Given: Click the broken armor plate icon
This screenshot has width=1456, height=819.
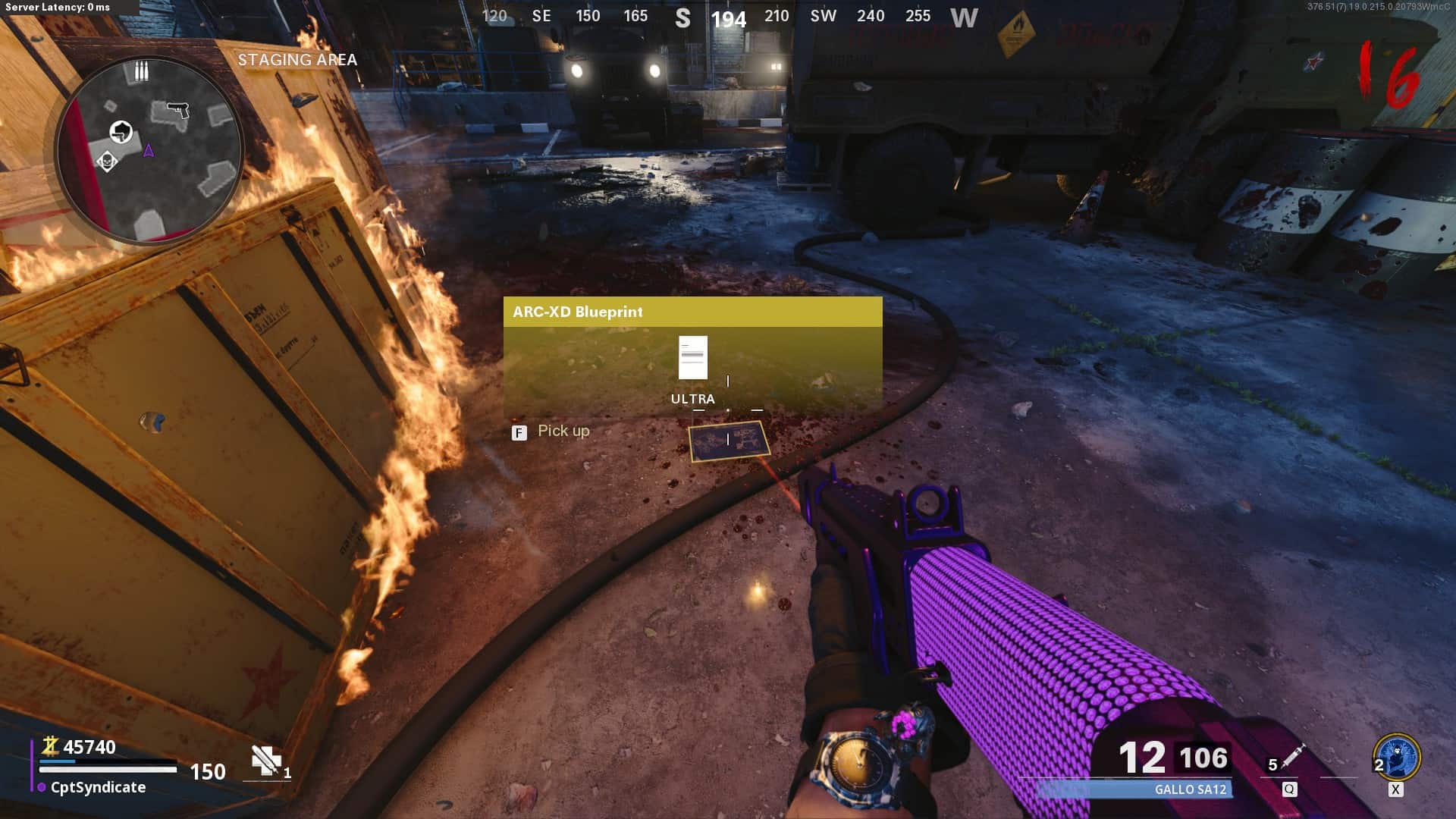Looking at the screenshot, I should pyautogui.click(x=266, y=760).
